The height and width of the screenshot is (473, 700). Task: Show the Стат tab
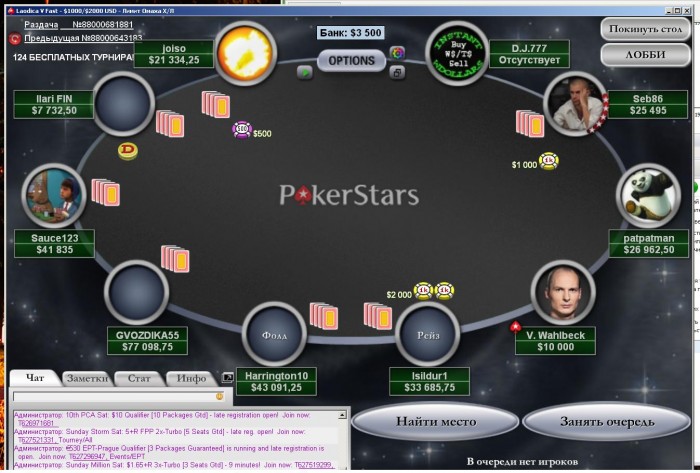click(138, 378)
